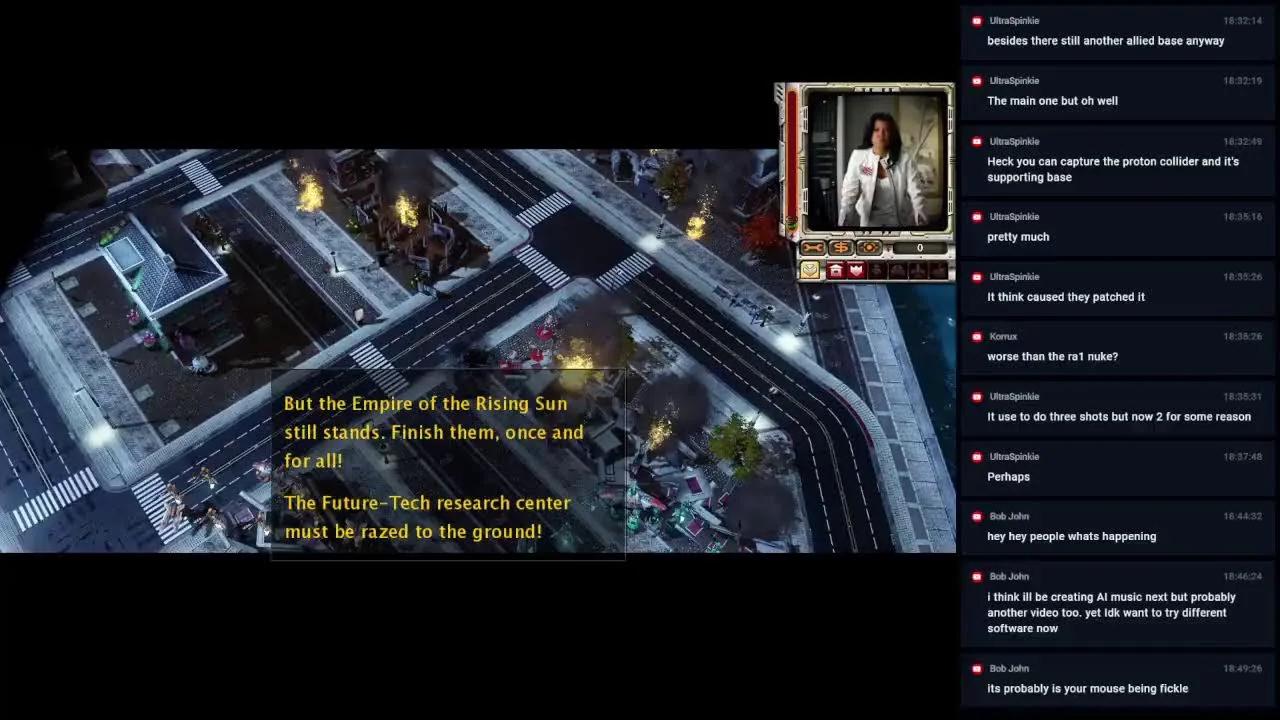Click YouTube icon beside UltraSpinkie's first message
Screen dimensions: 1280x720
click(x=975, y=20)
